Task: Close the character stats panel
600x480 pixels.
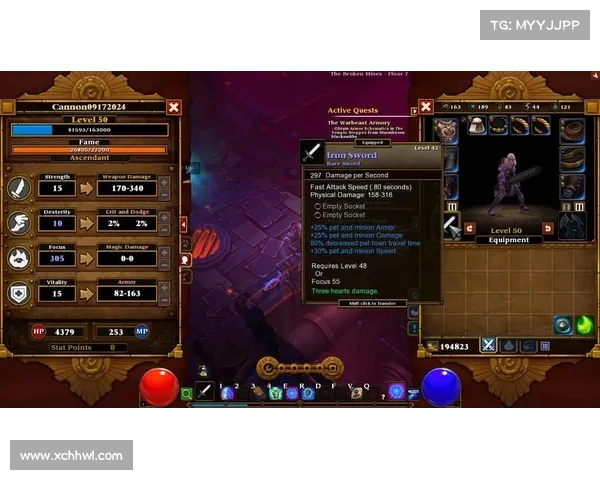Action: (174, 107)
